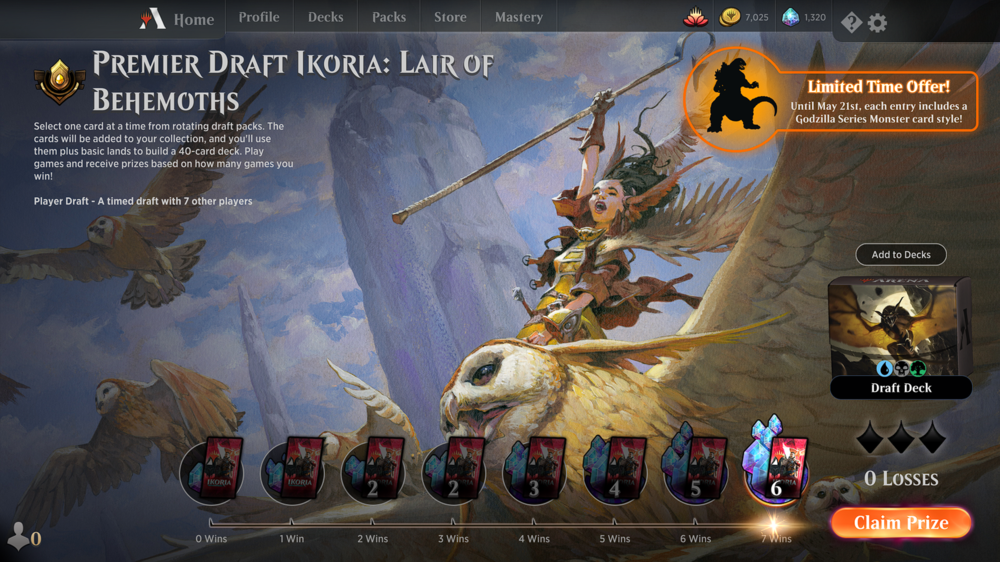
Task: Visit the Store tab
Action: pyautogui.click(x=450, y=17)
